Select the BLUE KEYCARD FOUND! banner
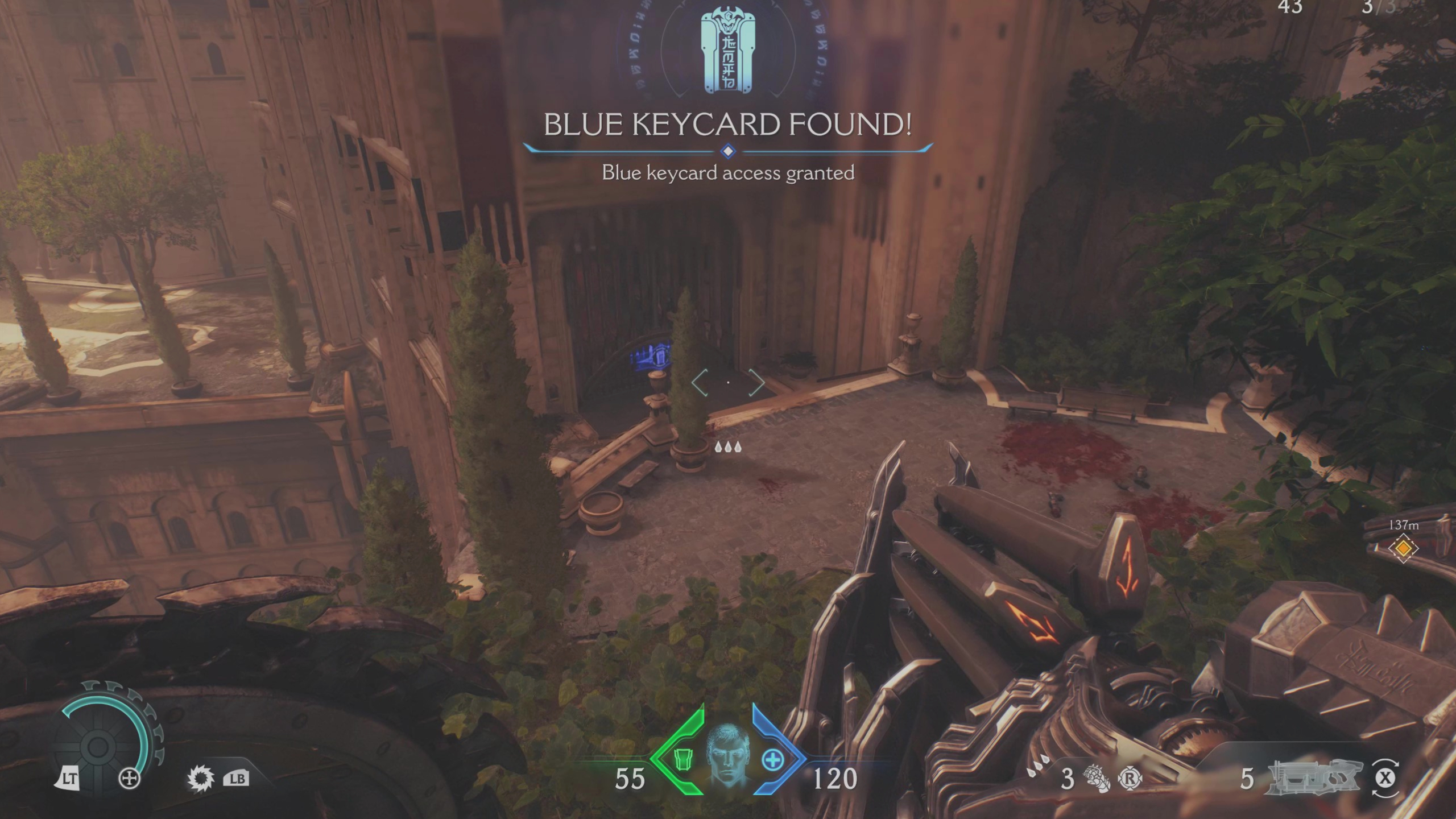Image resolution: width=1456 pixels, height=819 pixels. (728, 125)
